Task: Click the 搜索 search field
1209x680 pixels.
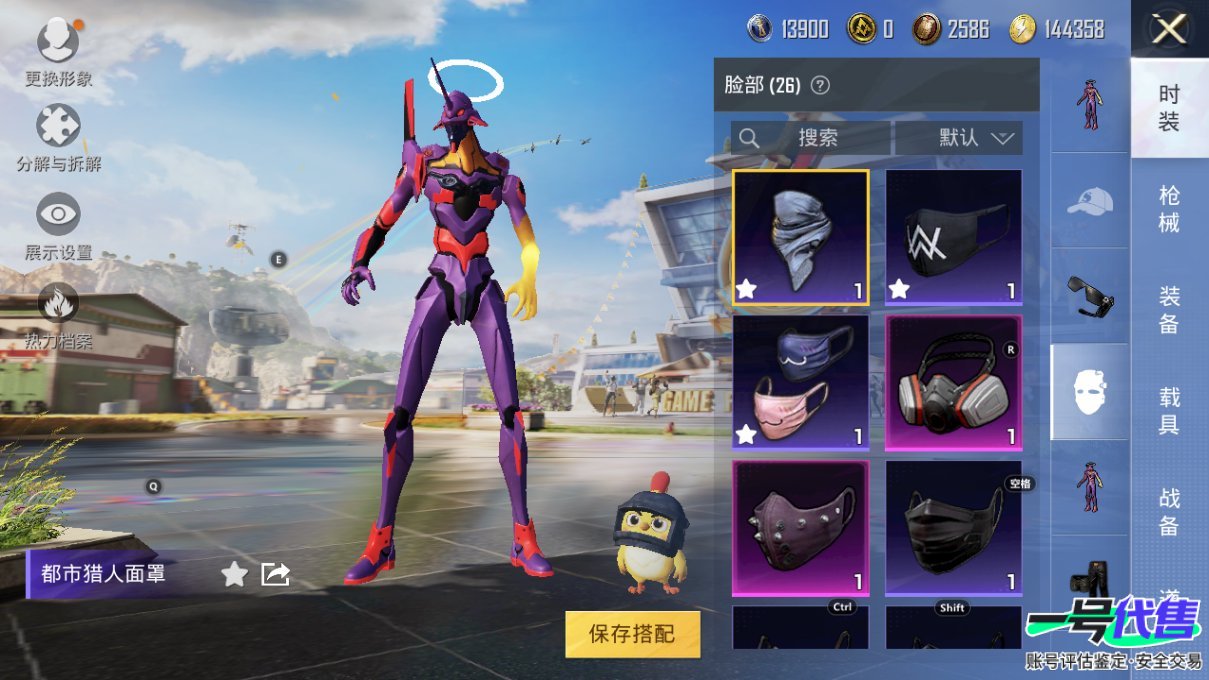Action: click(x=811, y=138)
